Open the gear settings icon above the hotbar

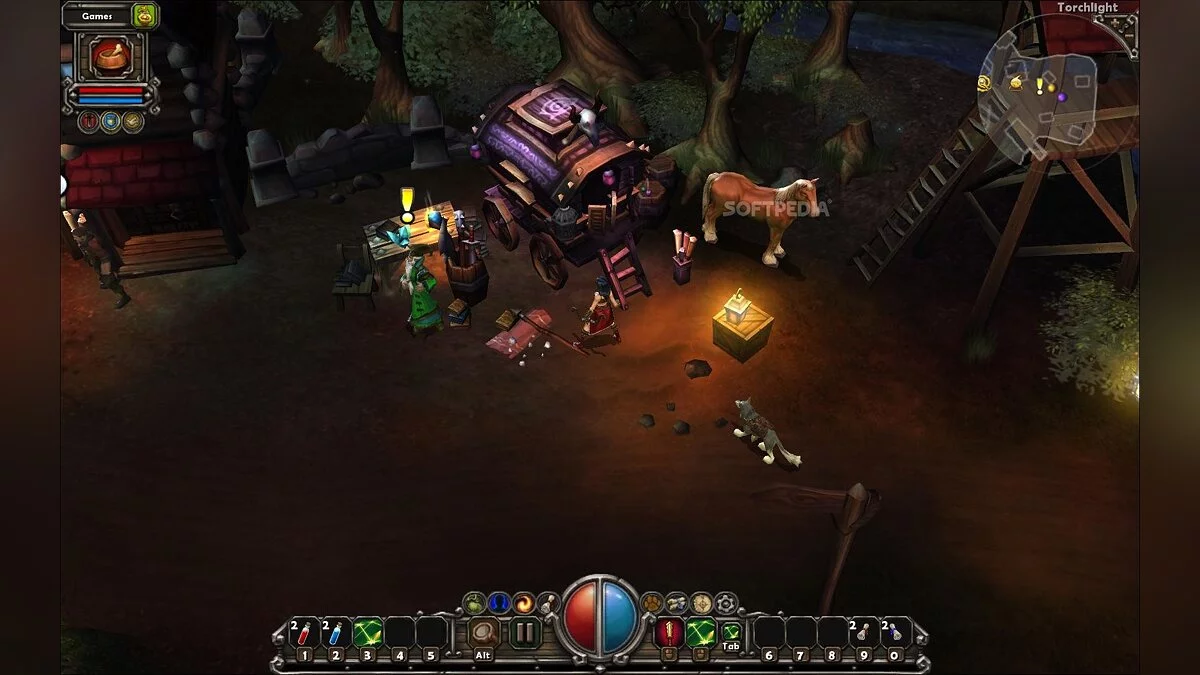tap(727, 602)
